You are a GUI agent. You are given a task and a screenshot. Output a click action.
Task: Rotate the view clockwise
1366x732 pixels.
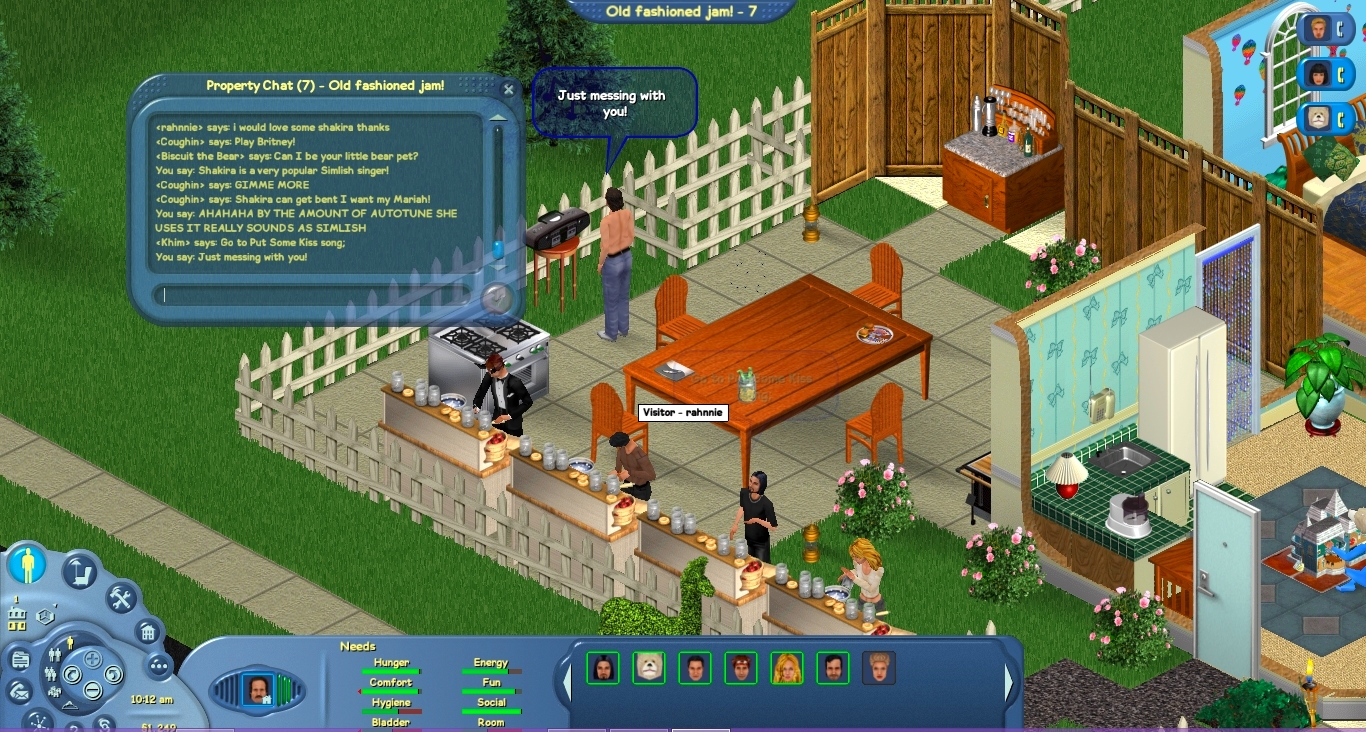(113, 675)
